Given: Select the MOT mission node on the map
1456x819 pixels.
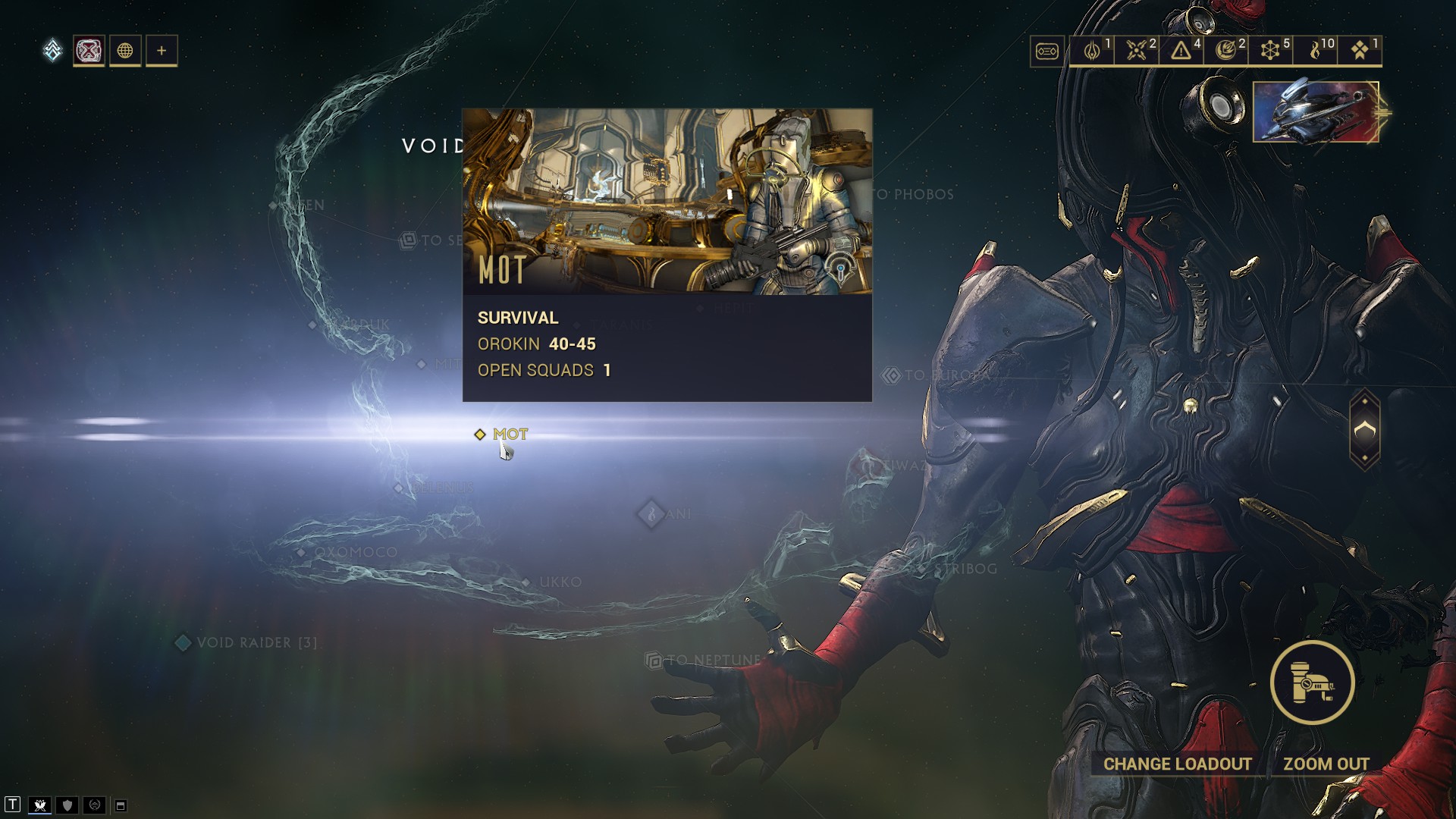Looking at the screenshot, I should [x=482, y=434].
